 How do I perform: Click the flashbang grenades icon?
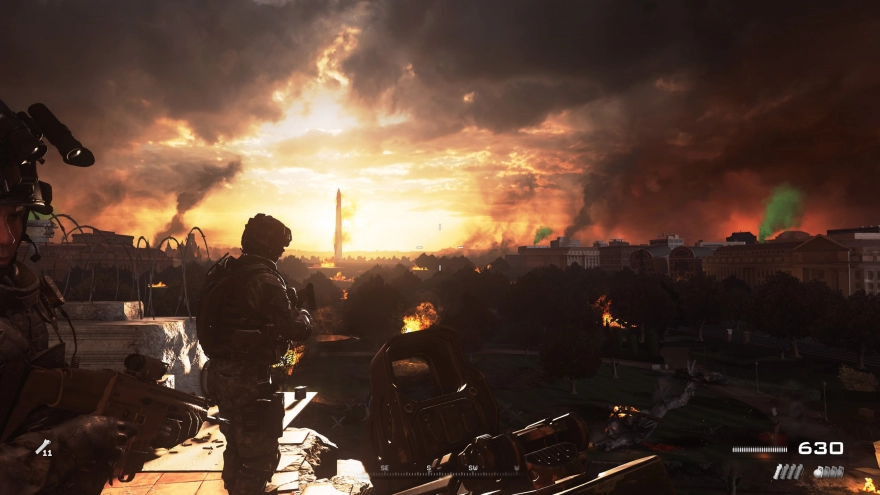(788, 471)
